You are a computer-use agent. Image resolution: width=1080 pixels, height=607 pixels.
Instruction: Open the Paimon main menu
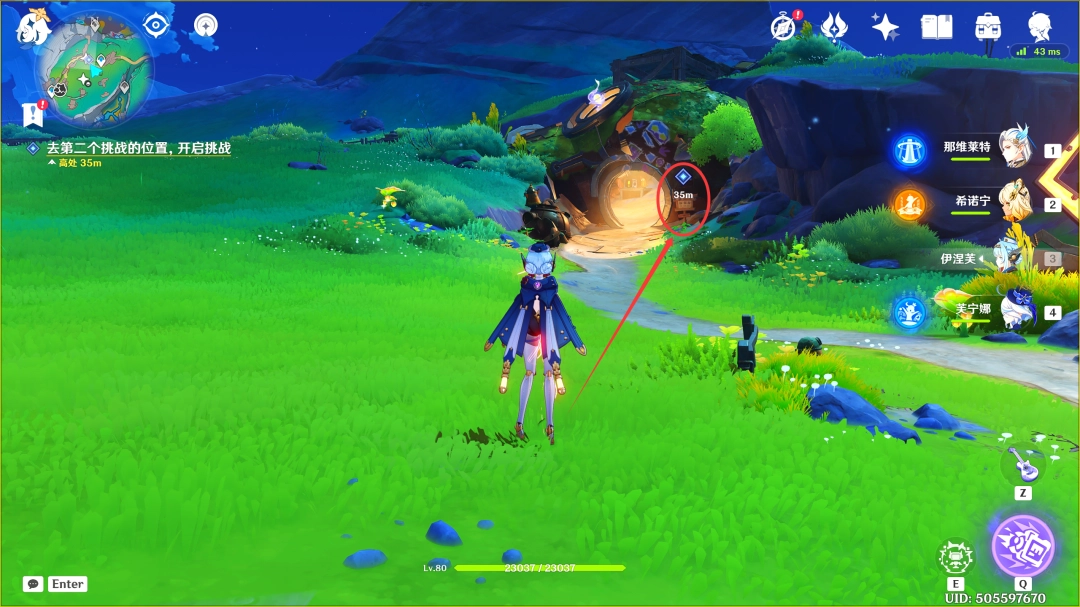pyautogui.click(x=32, y=28)
